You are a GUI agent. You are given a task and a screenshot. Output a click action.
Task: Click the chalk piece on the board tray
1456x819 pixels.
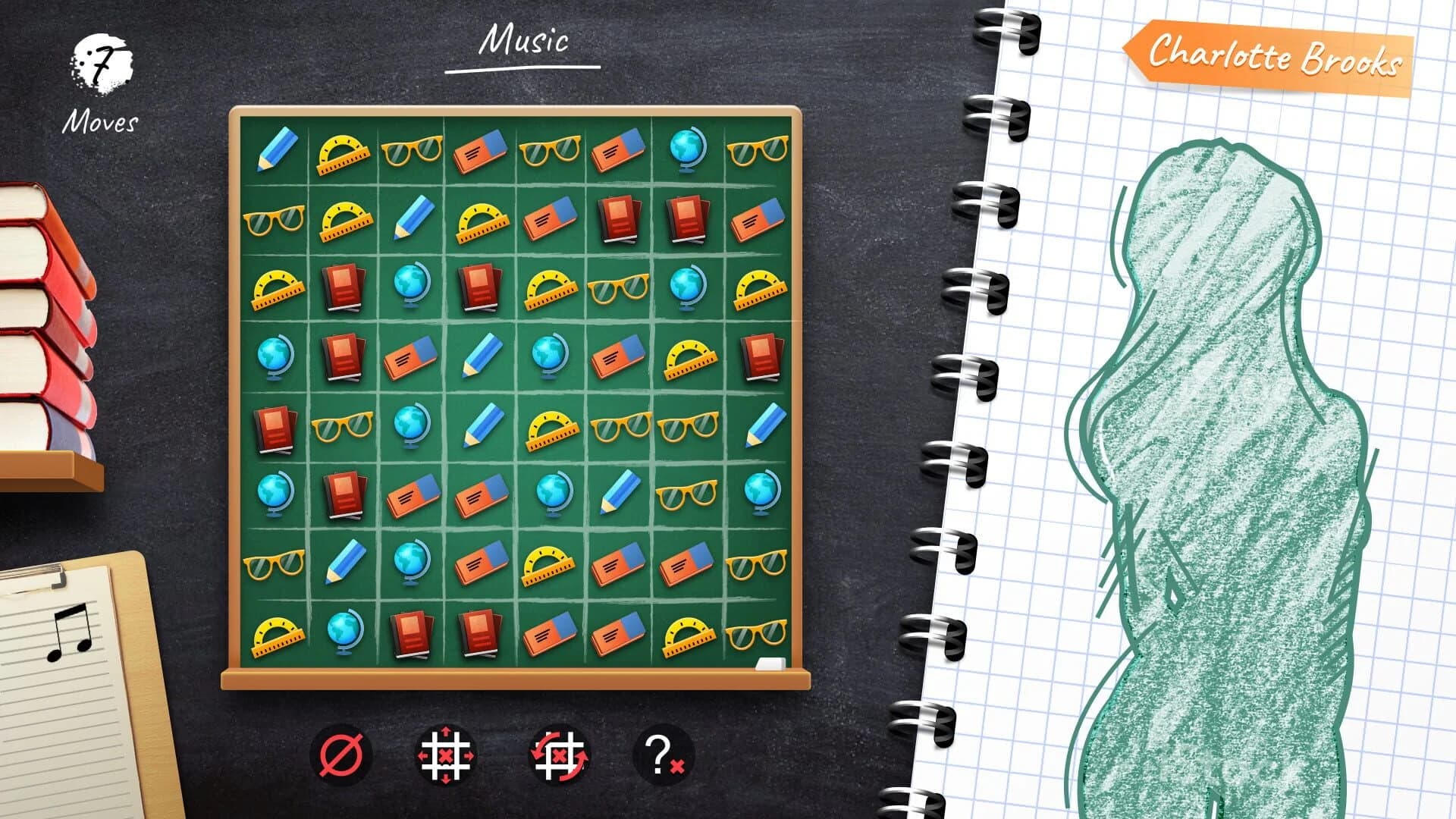click(768, 664)
